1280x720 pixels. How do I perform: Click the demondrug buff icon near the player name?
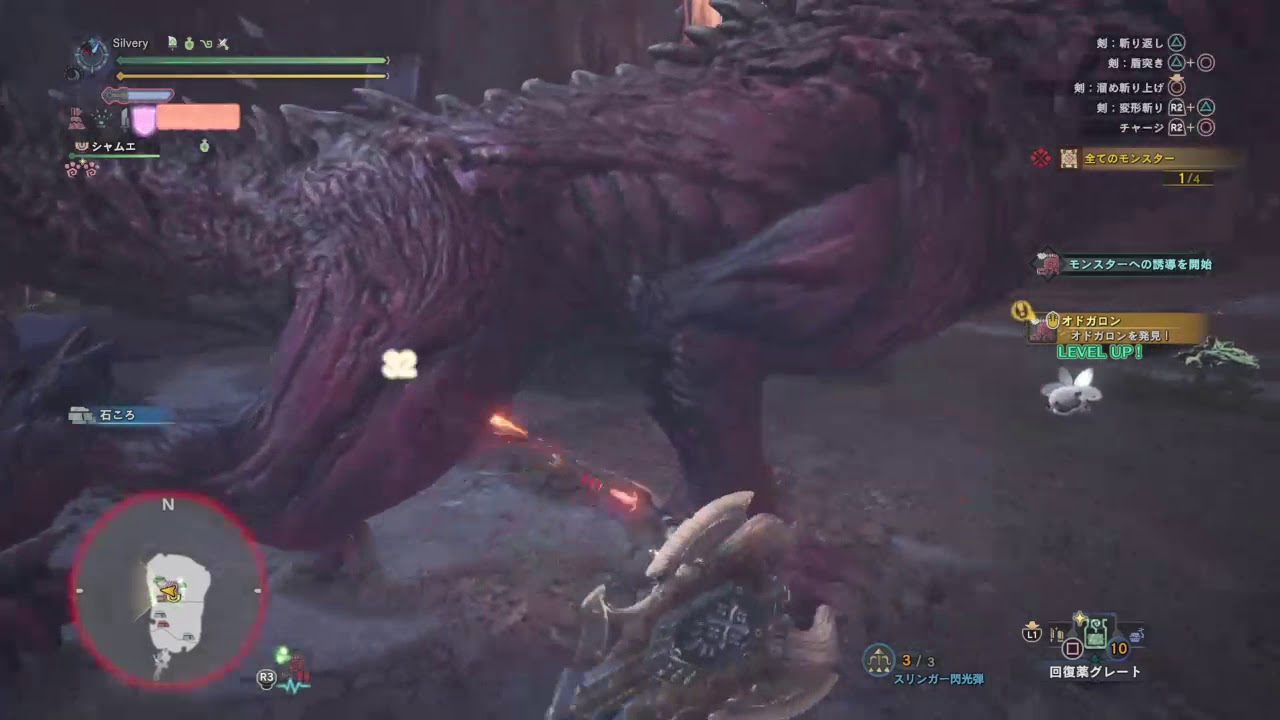pyautogui.click(x=188, y=44)
